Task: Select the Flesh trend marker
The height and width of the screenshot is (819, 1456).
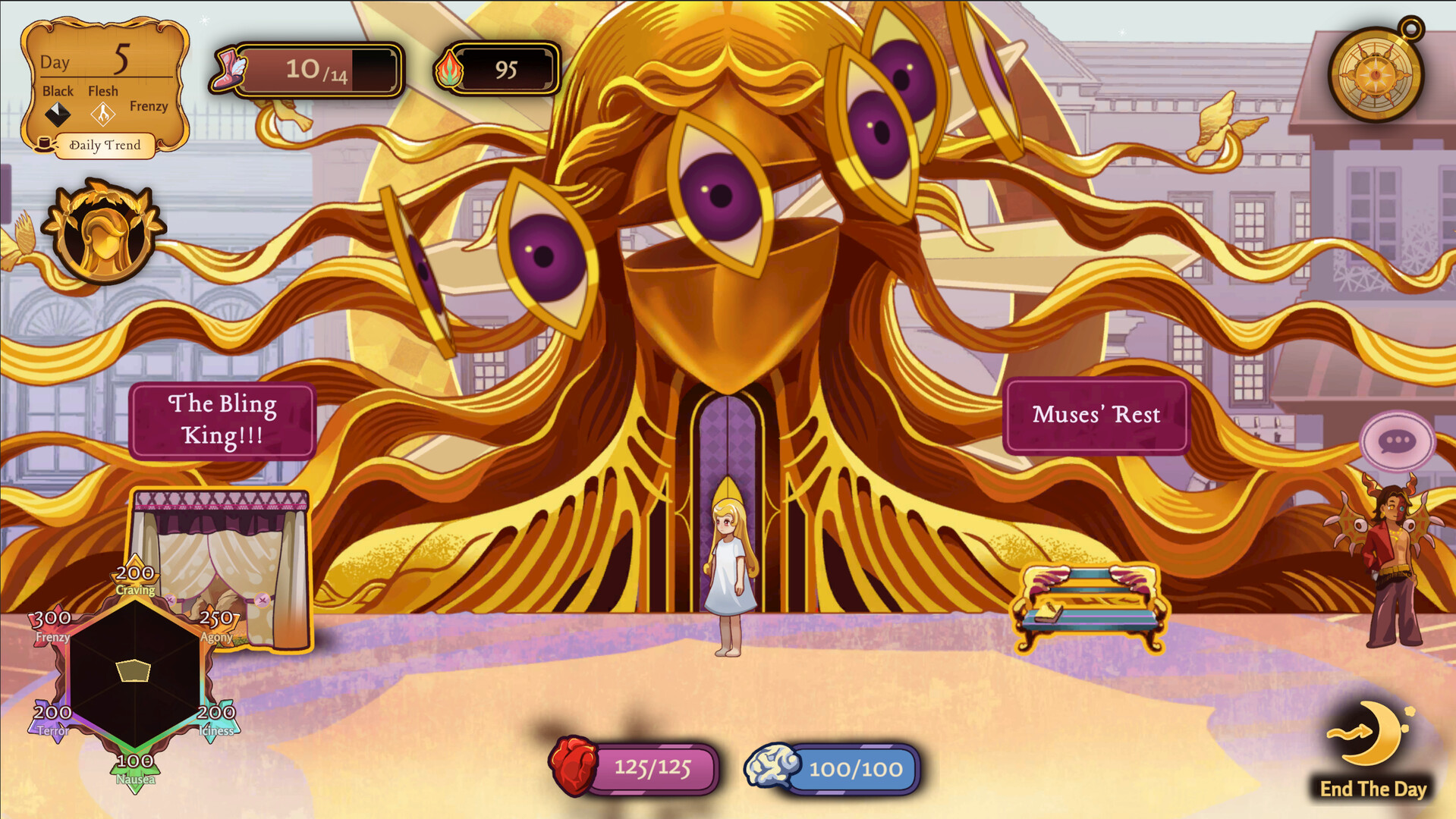Action: pos(102,114)
